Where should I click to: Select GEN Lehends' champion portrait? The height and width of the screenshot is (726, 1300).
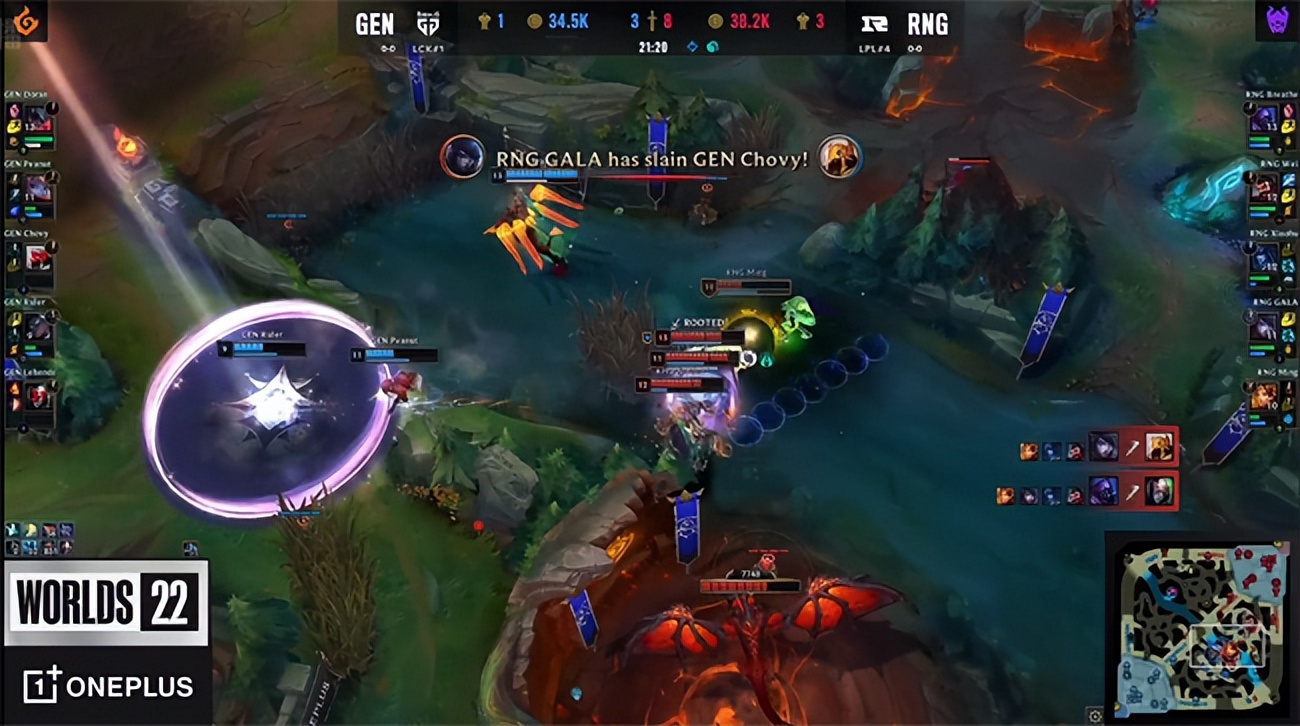pyautogui.click(x=39, y=397)
